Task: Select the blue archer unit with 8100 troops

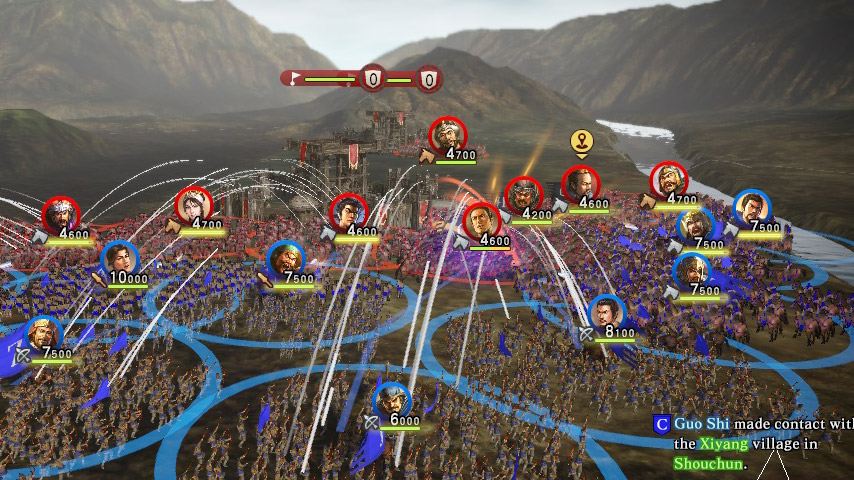Action: pyautogui.click(x=606, y=314)
